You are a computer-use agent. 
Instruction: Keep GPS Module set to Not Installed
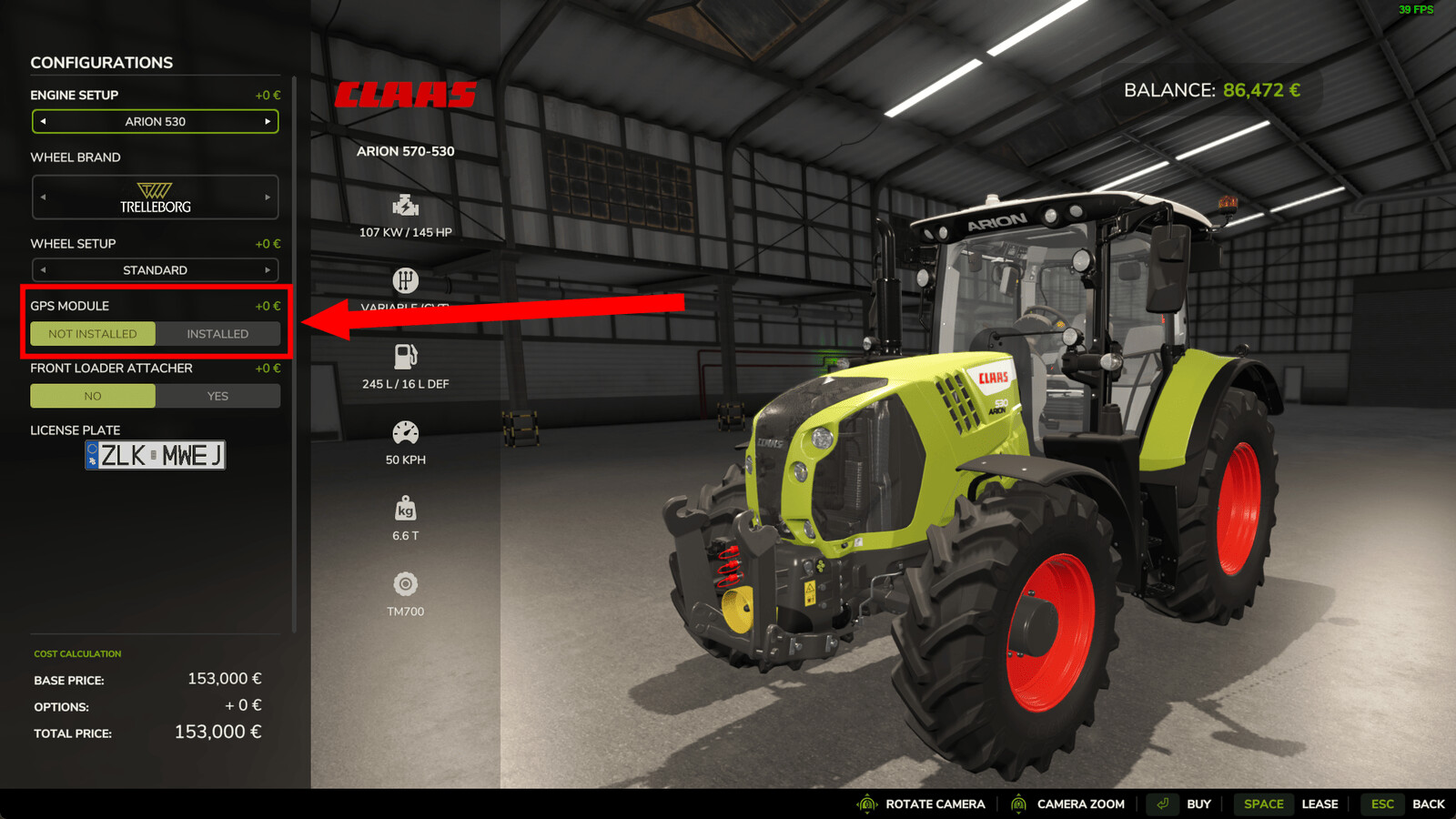point(92,334)
